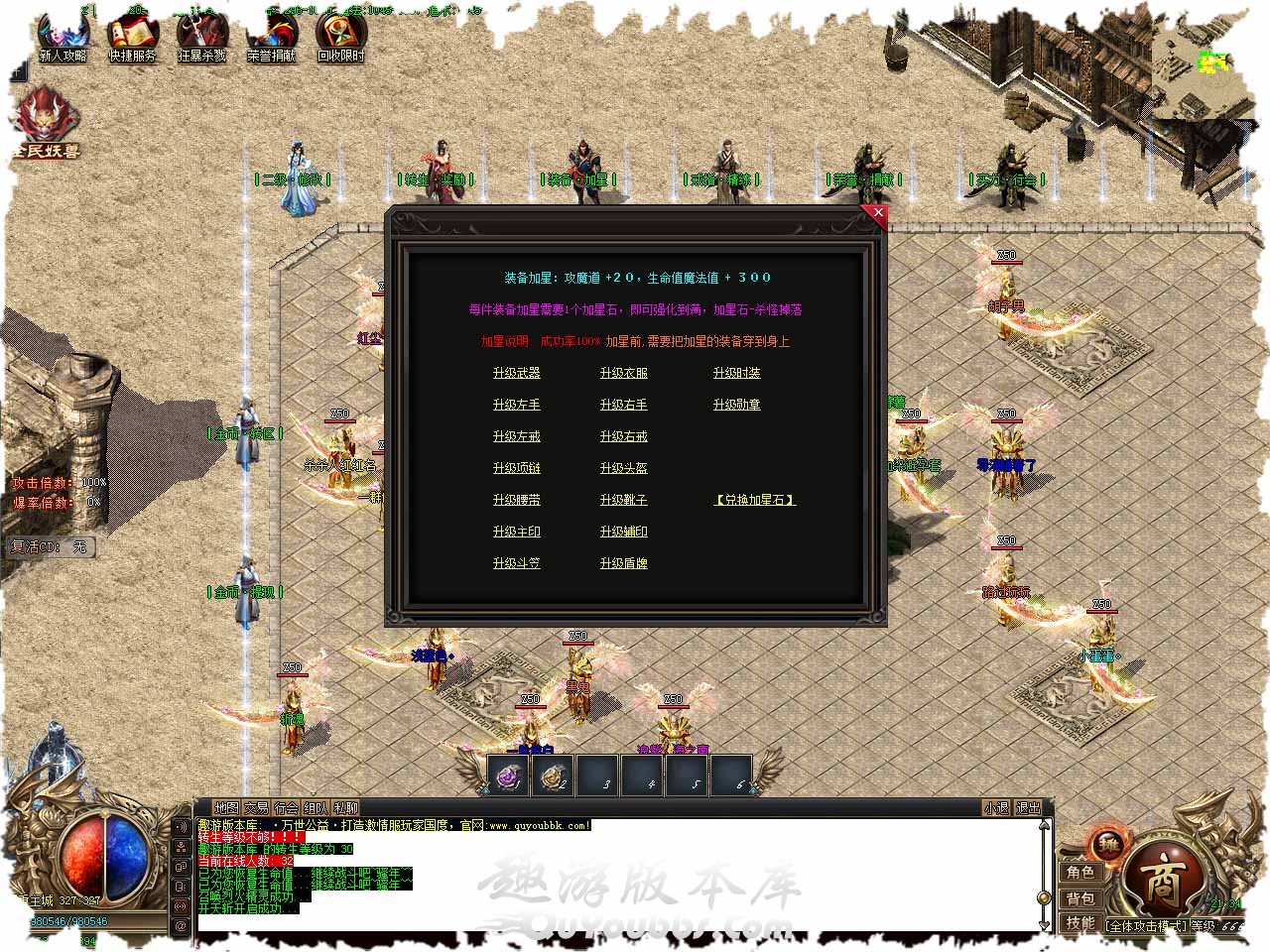This screenshot has width=1270, height=952.
Task: Open the 角色 character panel
Action: coord(1080,872)
